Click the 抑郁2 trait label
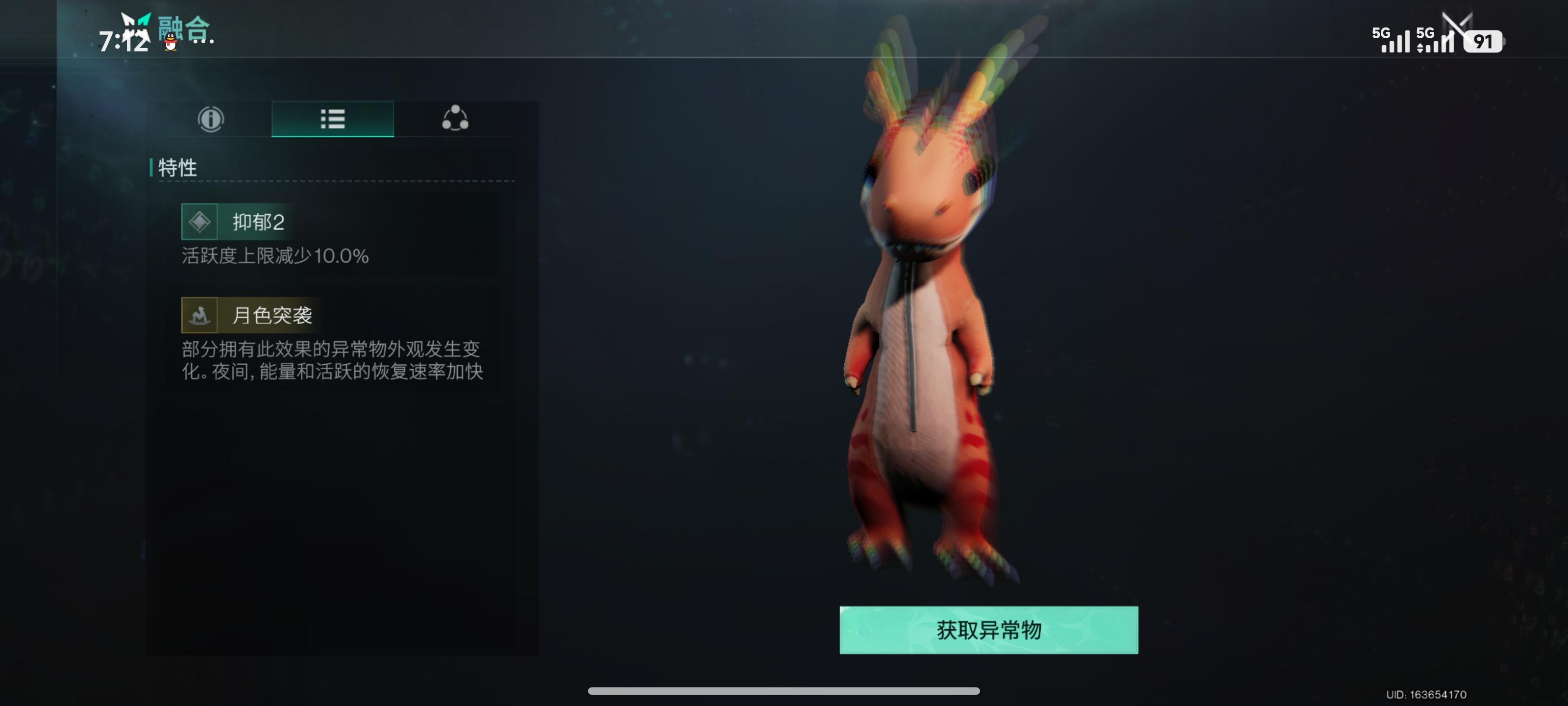1568x706 pixels. (258, 221)
